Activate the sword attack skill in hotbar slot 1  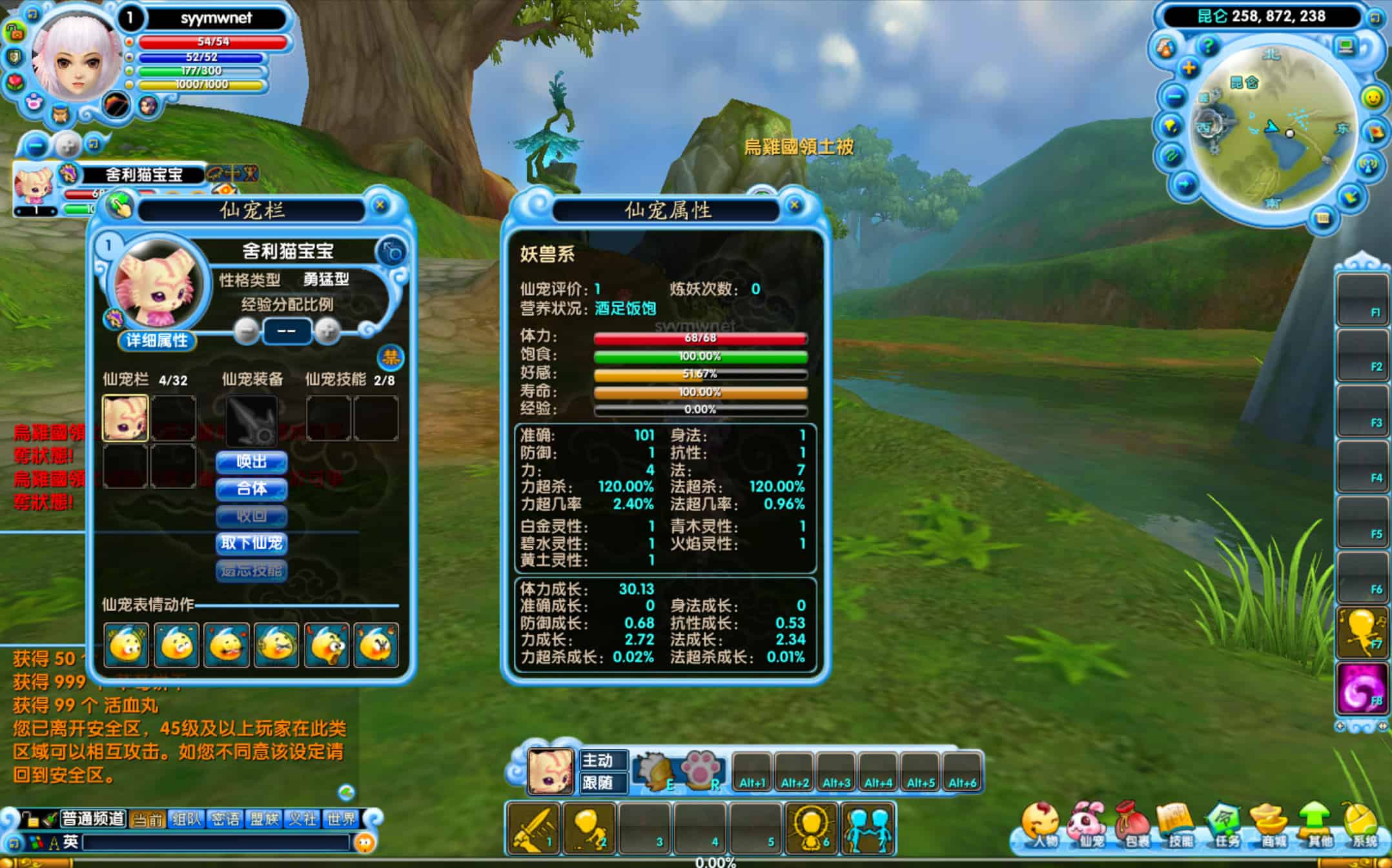533,829
